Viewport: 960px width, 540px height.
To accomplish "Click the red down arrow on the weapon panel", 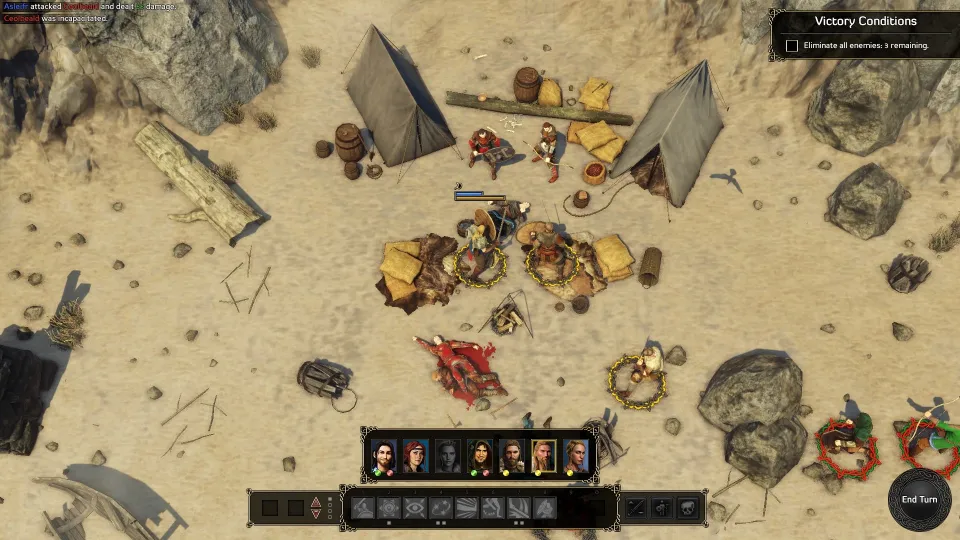I will coord(317,514).
